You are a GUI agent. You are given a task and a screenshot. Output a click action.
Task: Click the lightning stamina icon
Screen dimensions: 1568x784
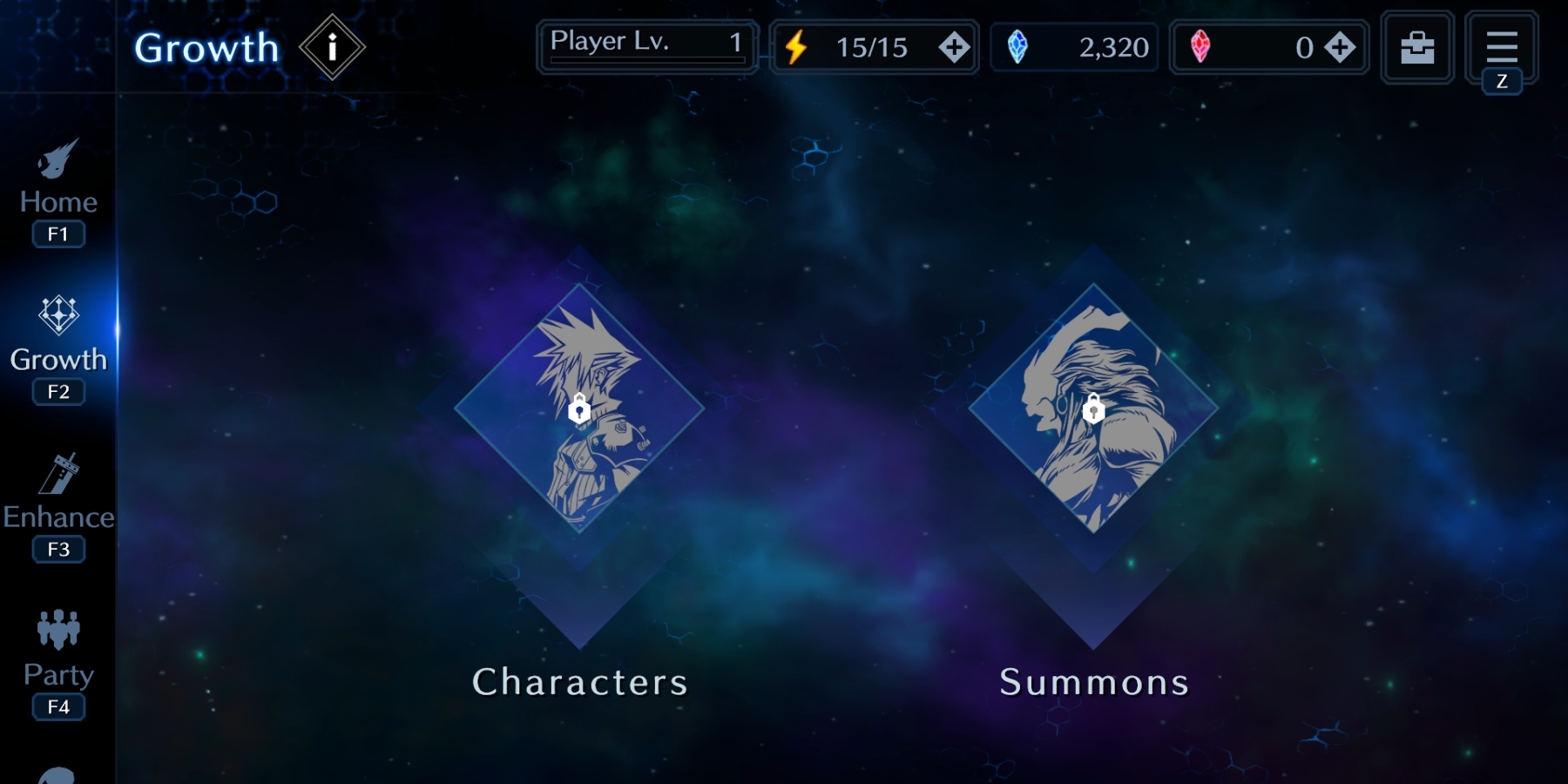click(x=797, y=48)
